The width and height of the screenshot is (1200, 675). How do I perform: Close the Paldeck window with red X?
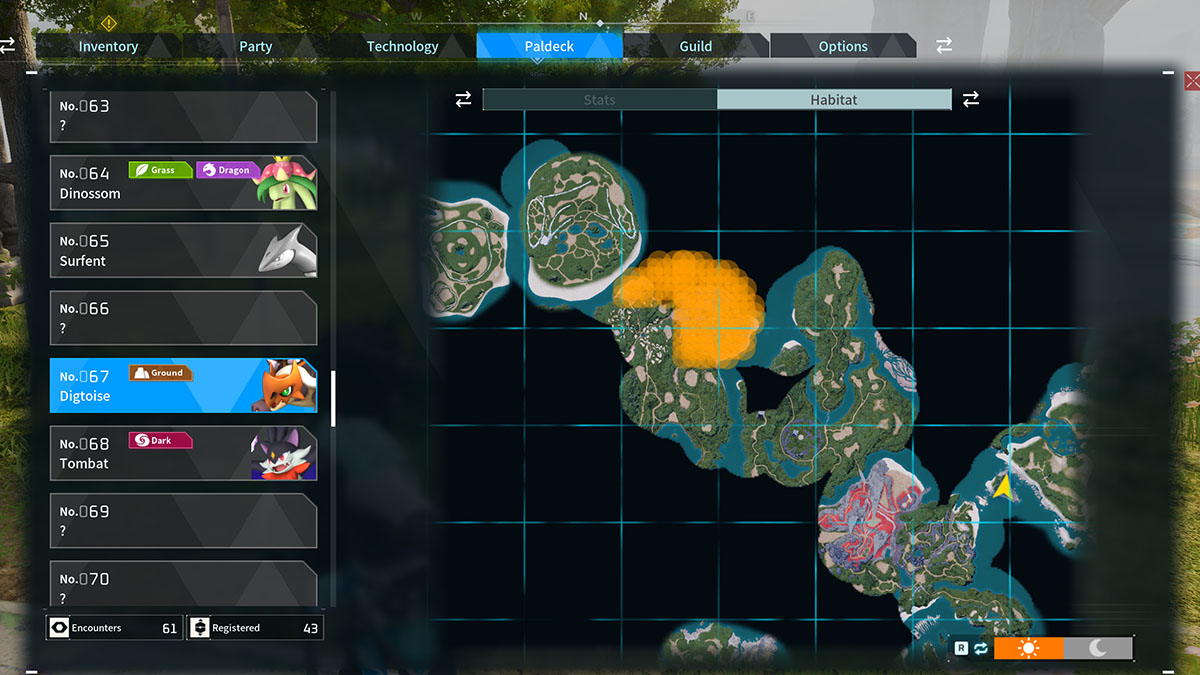tap(1191, 81)
